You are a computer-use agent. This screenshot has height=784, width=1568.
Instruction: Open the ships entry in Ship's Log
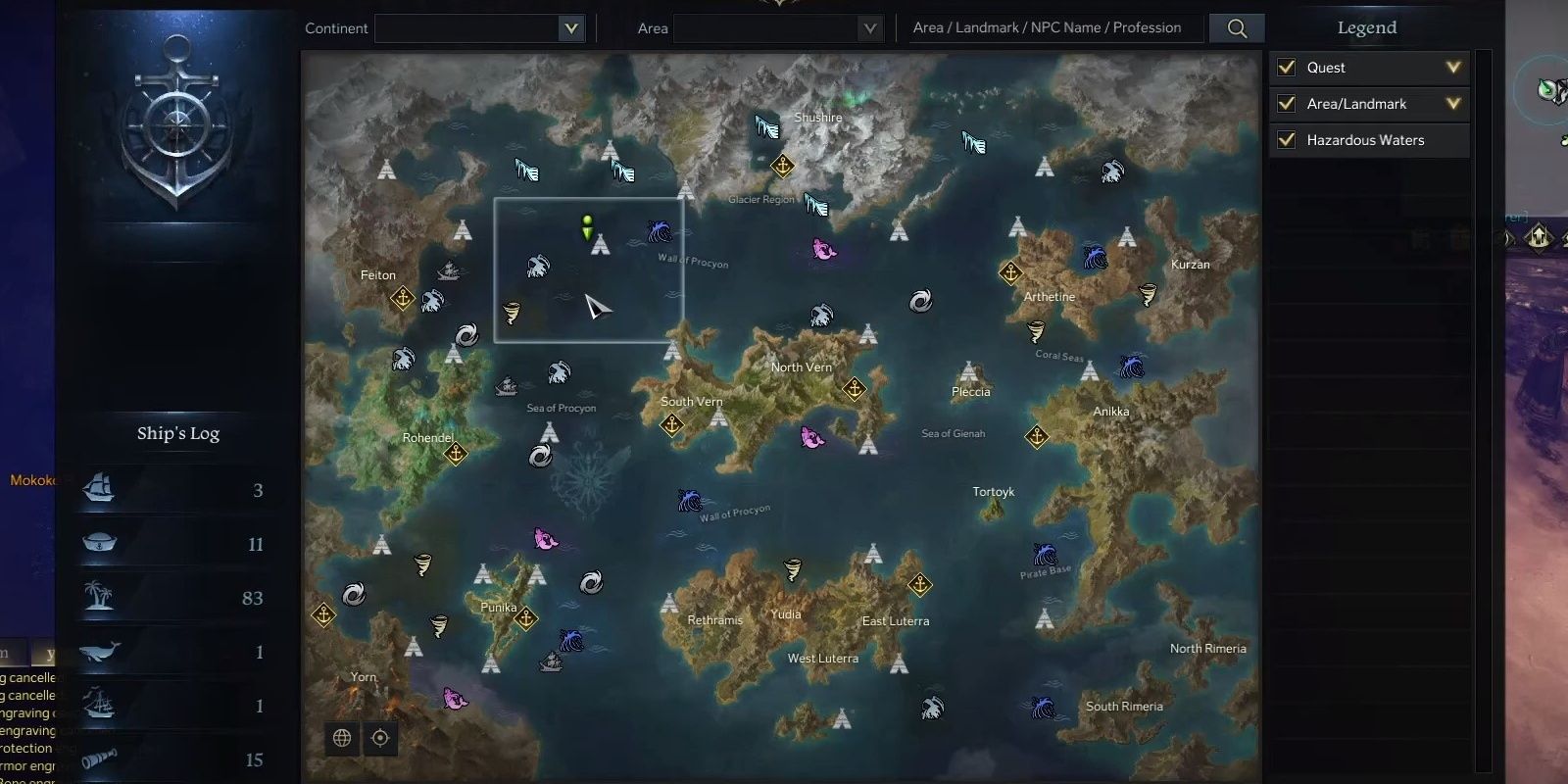98,489
